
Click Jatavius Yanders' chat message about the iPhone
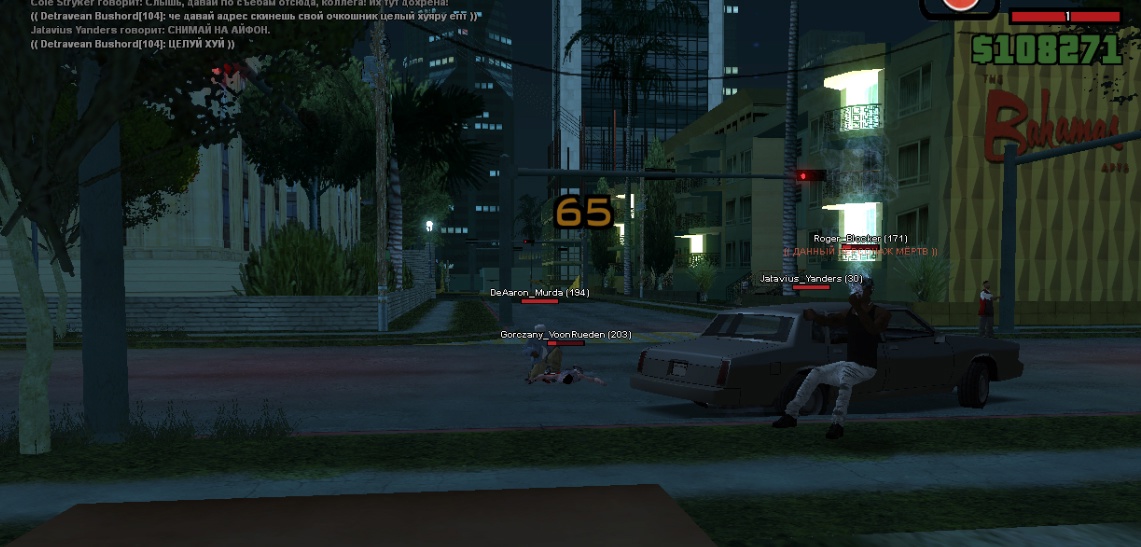pyautogui.click(x=150, y=31)
